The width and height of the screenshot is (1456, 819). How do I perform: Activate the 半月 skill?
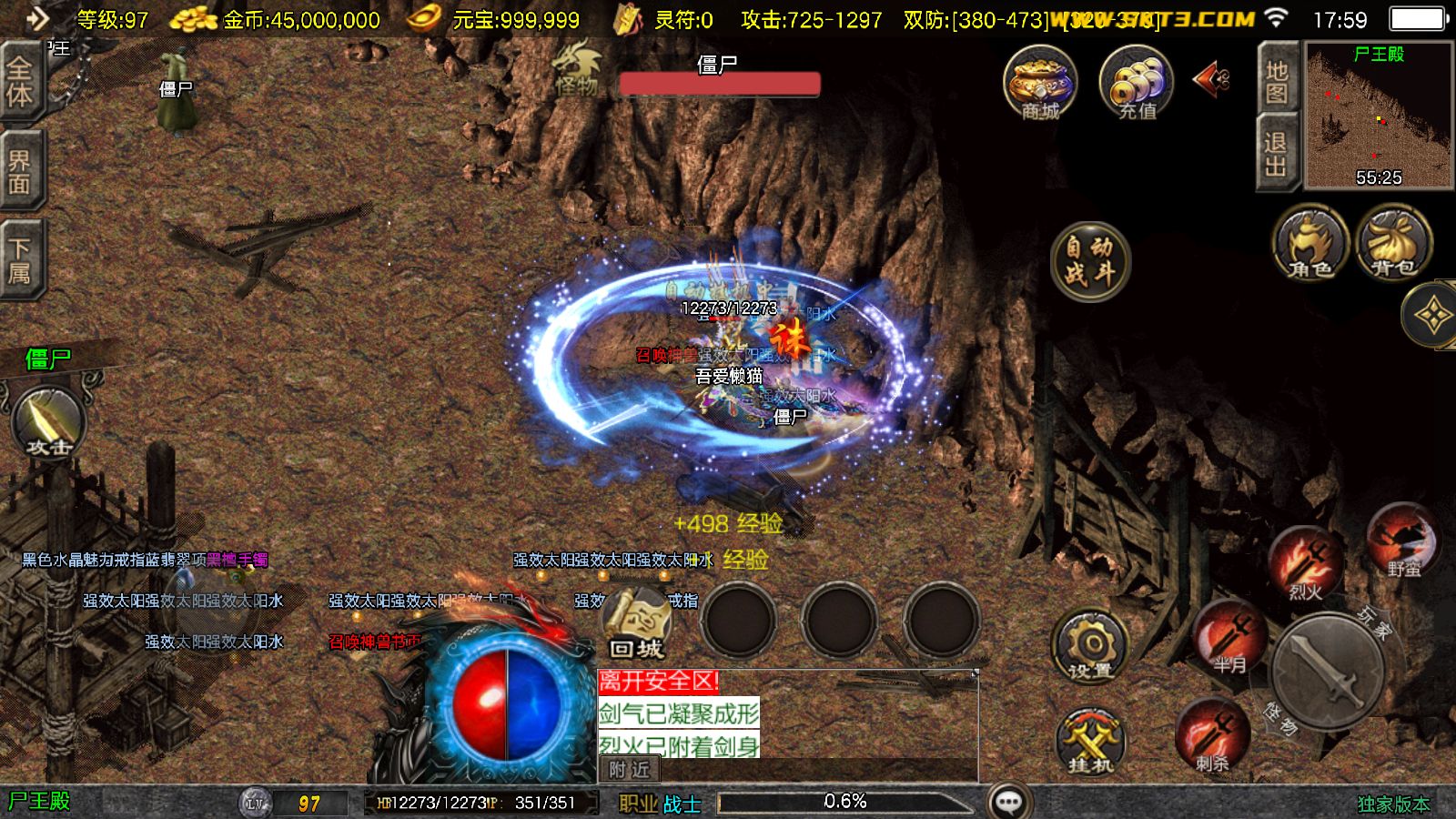pyautogui.click(x=1230, y=637)
